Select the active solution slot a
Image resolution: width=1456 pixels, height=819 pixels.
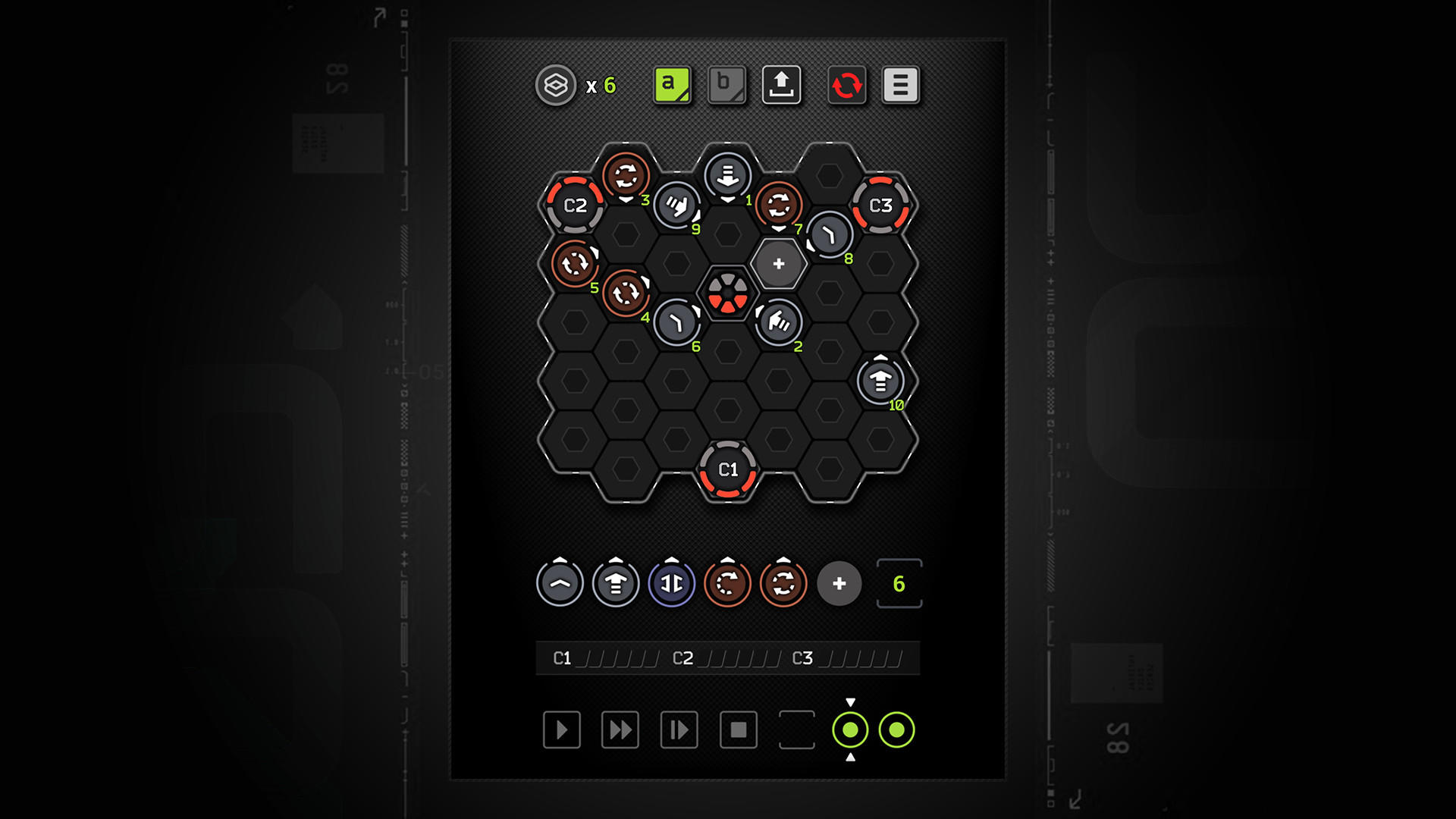[670, 86]
